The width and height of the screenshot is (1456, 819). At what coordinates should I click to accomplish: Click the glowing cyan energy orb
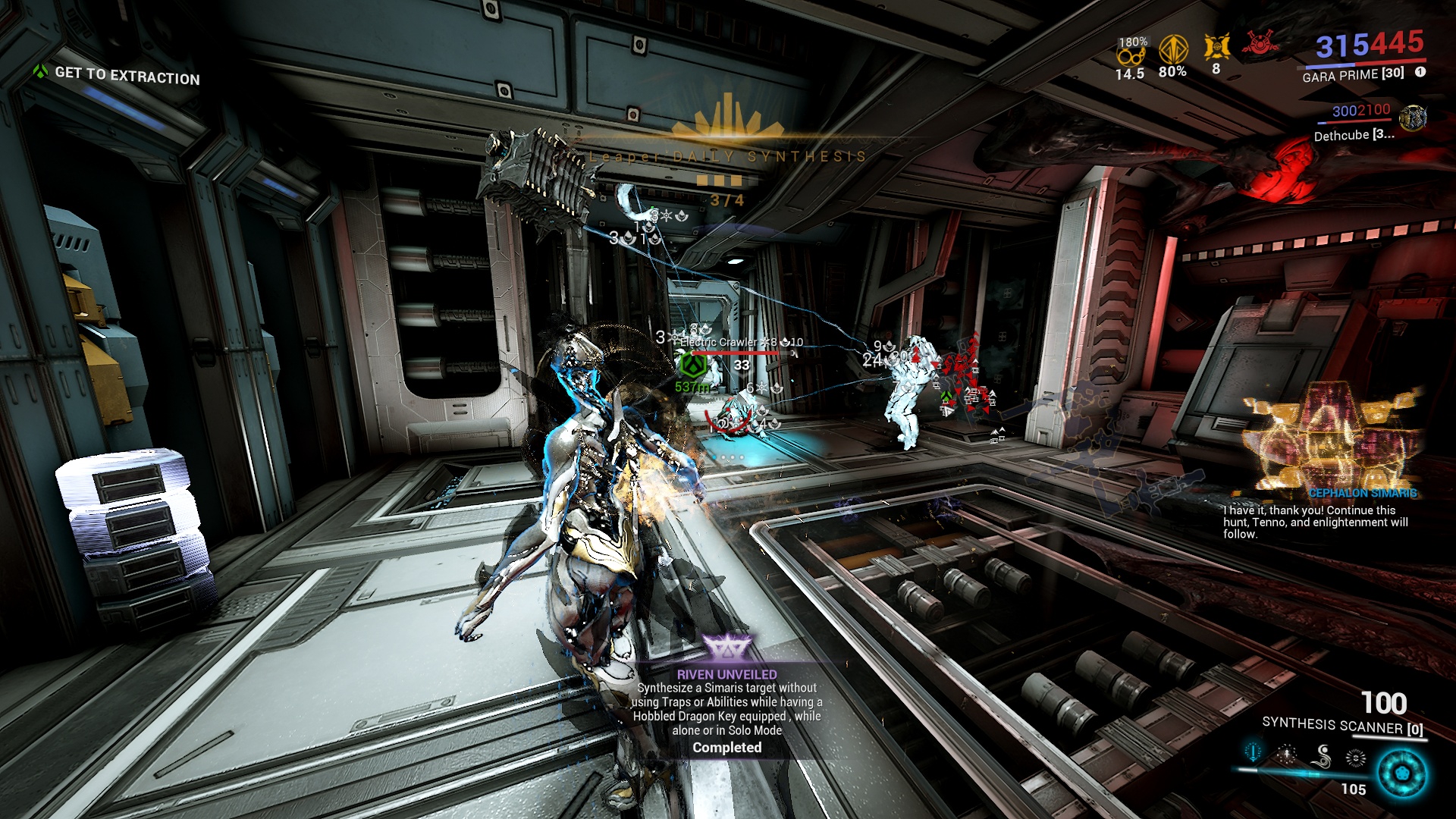coord(1402,775)
